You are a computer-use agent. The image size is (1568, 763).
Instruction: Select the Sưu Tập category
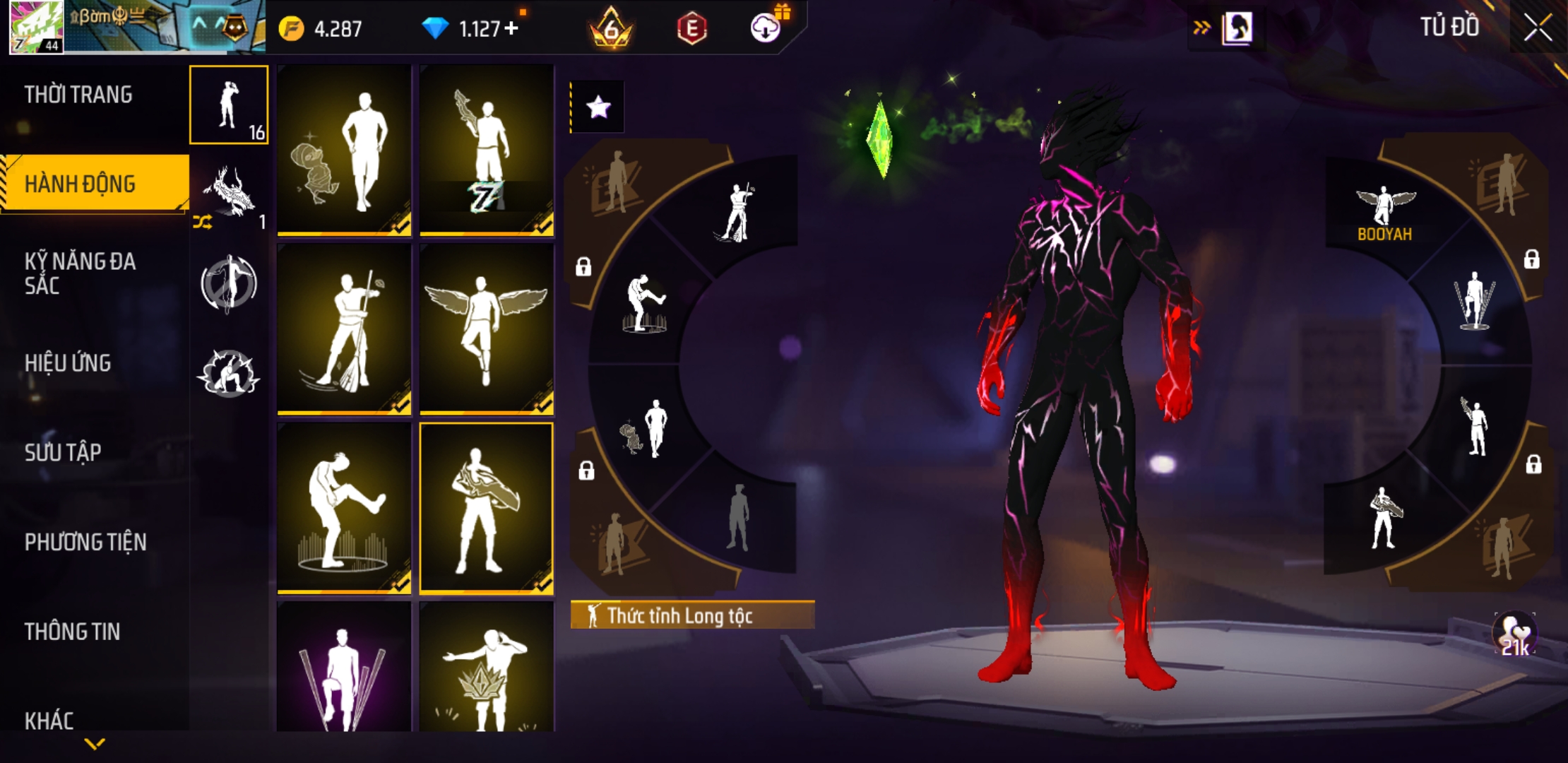click(63, 452)
